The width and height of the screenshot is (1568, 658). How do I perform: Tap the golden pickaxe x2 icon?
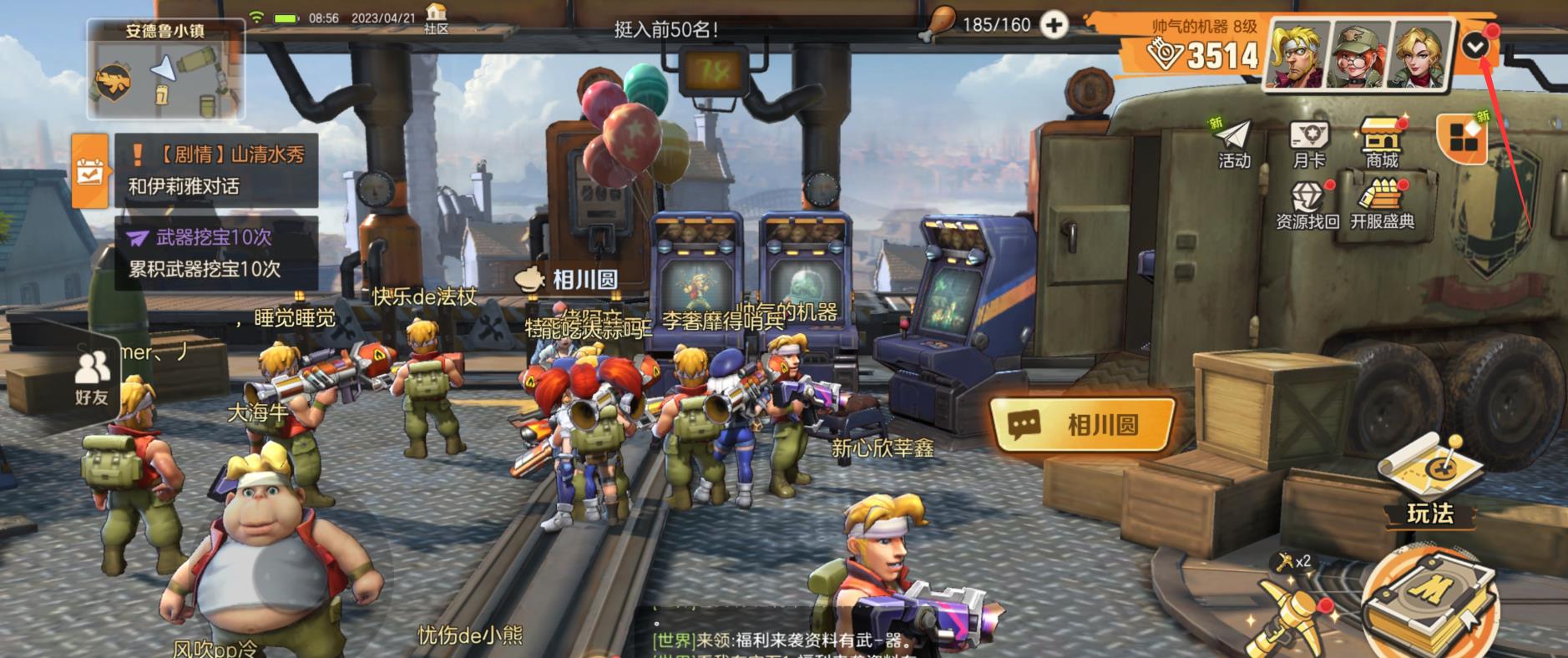point(1288,610)
